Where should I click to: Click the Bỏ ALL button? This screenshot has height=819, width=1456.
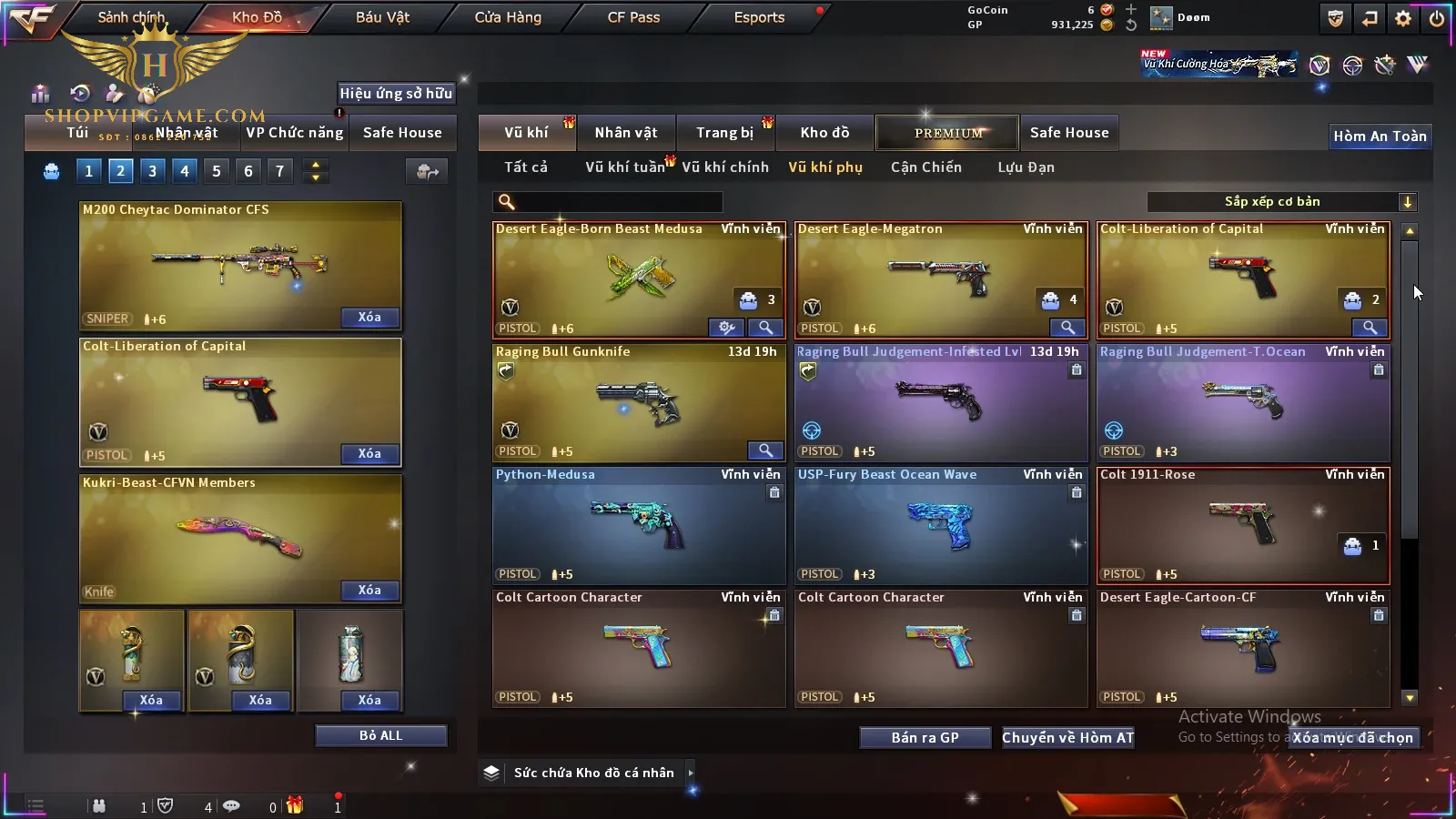click(x=380, y=735)
